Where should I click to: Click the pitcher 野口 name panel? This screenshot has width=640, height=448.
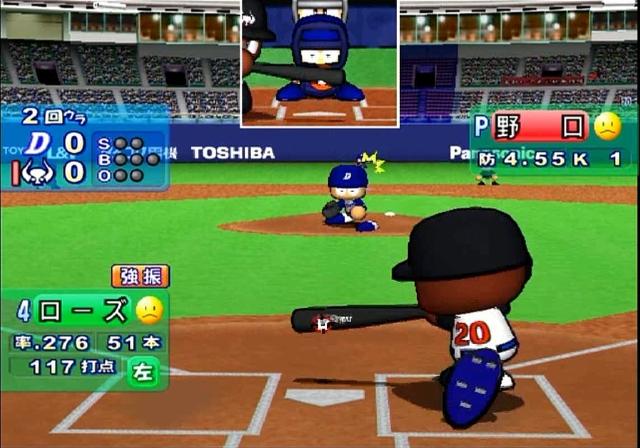pyautogui.click(x=538, y=126)
